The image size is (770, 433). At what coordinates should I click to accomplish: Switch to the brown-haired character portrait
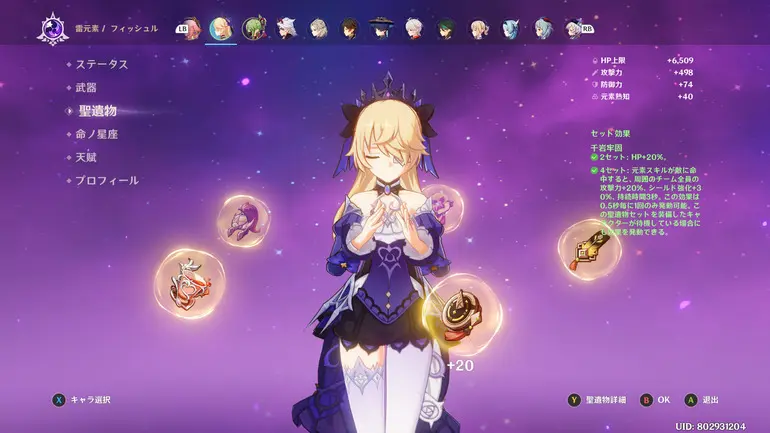tap(350, 28)
